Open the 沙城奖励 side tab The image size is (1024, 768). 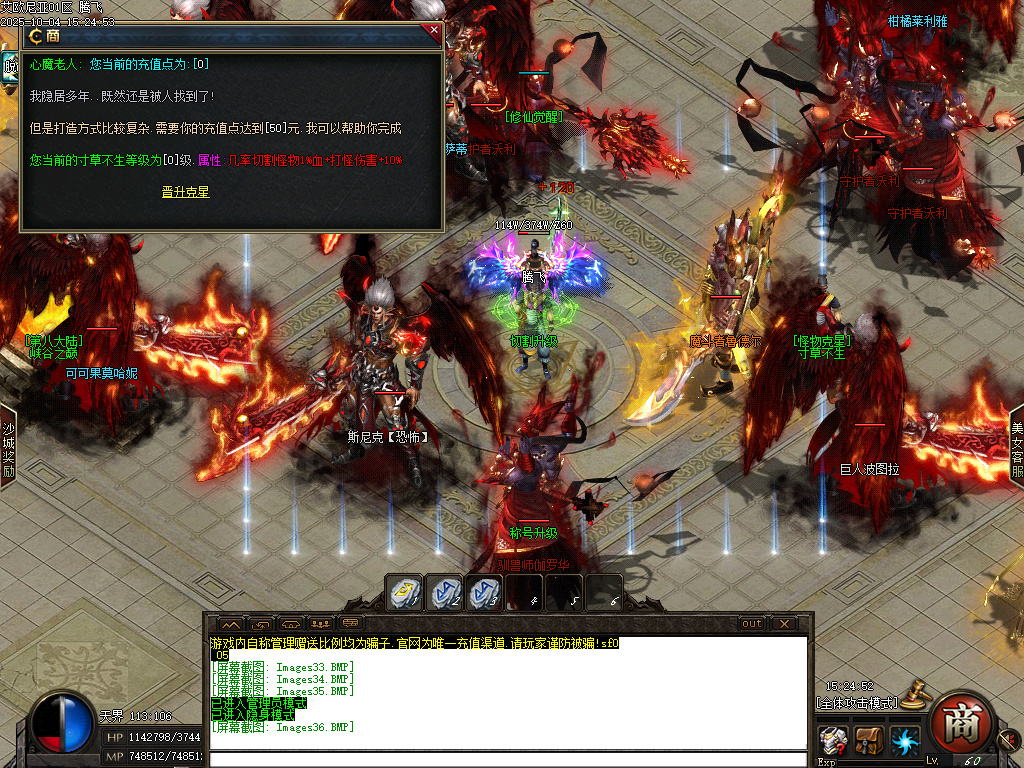[8, 447]
